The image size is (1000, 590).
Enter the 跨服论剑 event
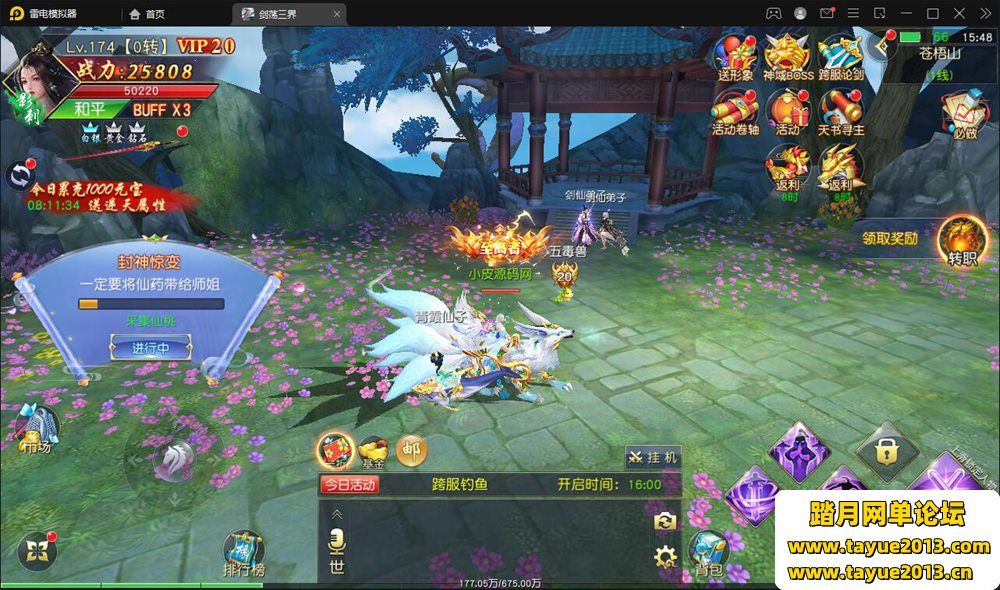pos(840,55)
